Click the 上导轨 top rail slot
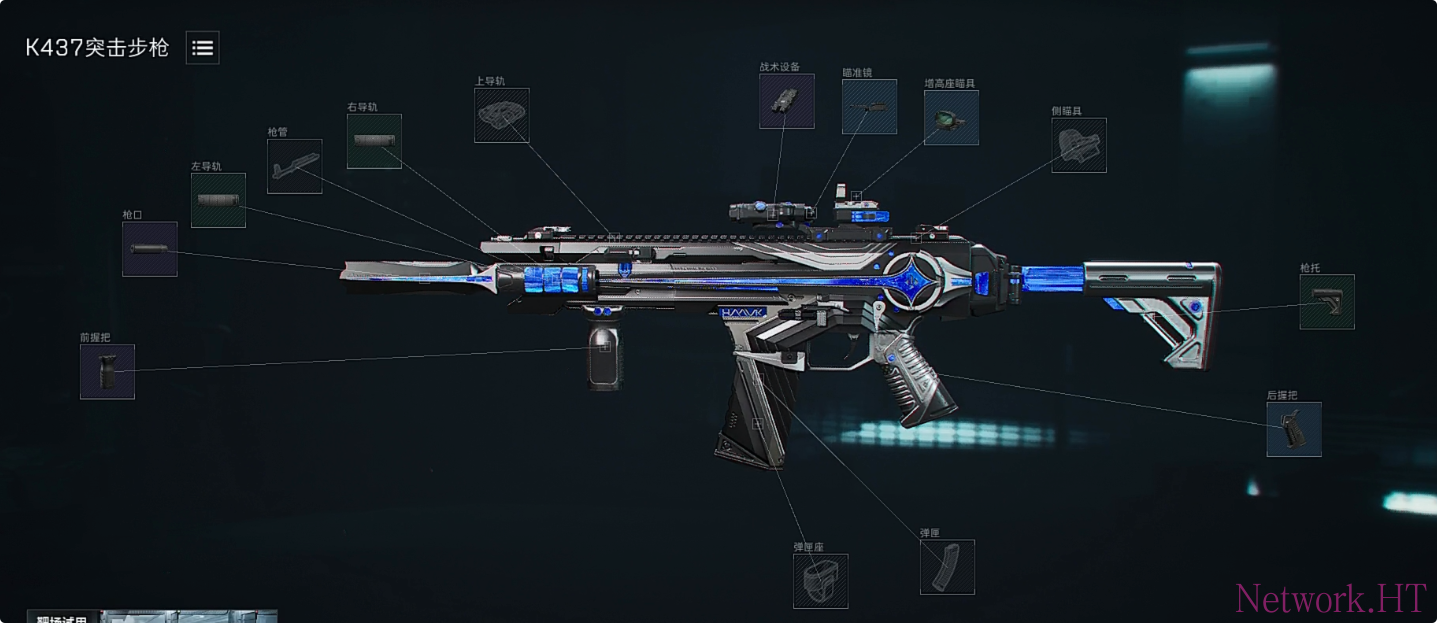Image resolution: width=1437 pixels, height=623 pixels. coord(501,115)
